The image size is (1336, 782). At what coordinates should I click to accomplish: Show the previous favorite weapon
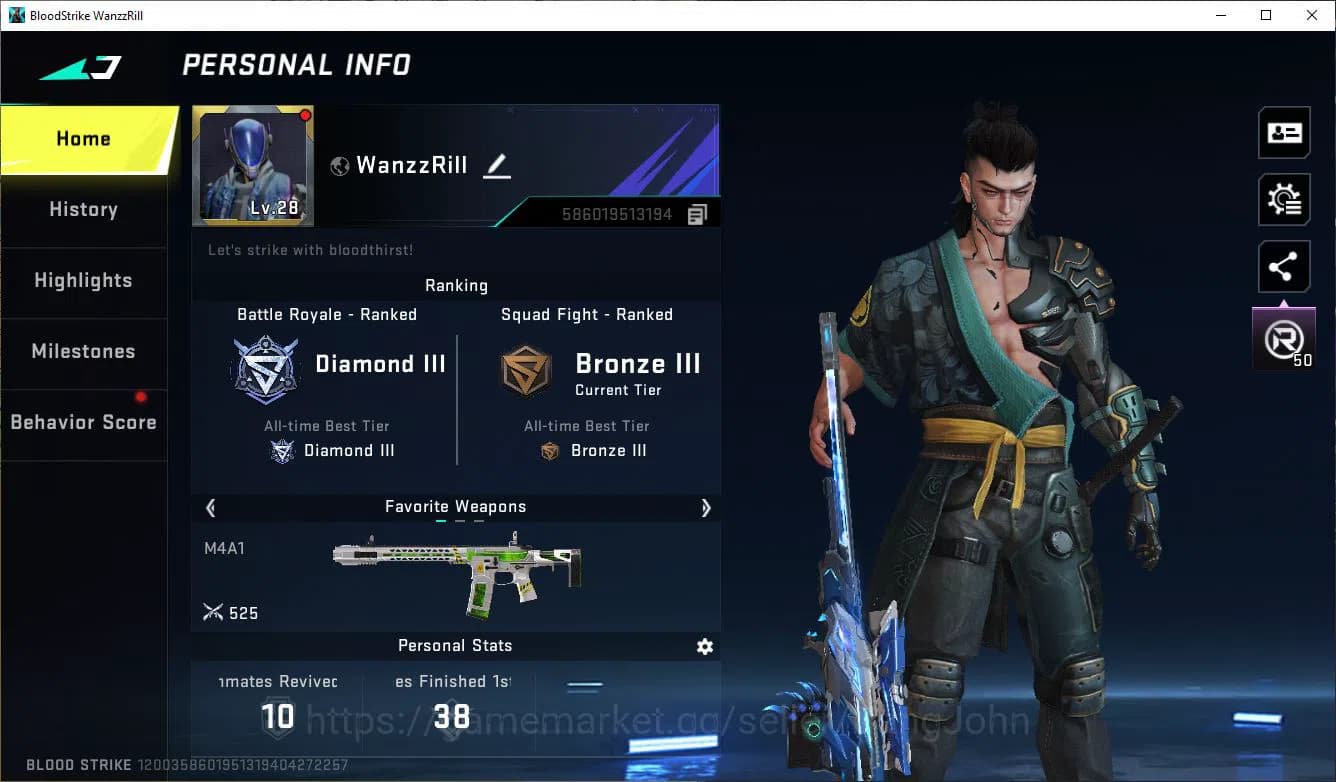tap(210, 508)
